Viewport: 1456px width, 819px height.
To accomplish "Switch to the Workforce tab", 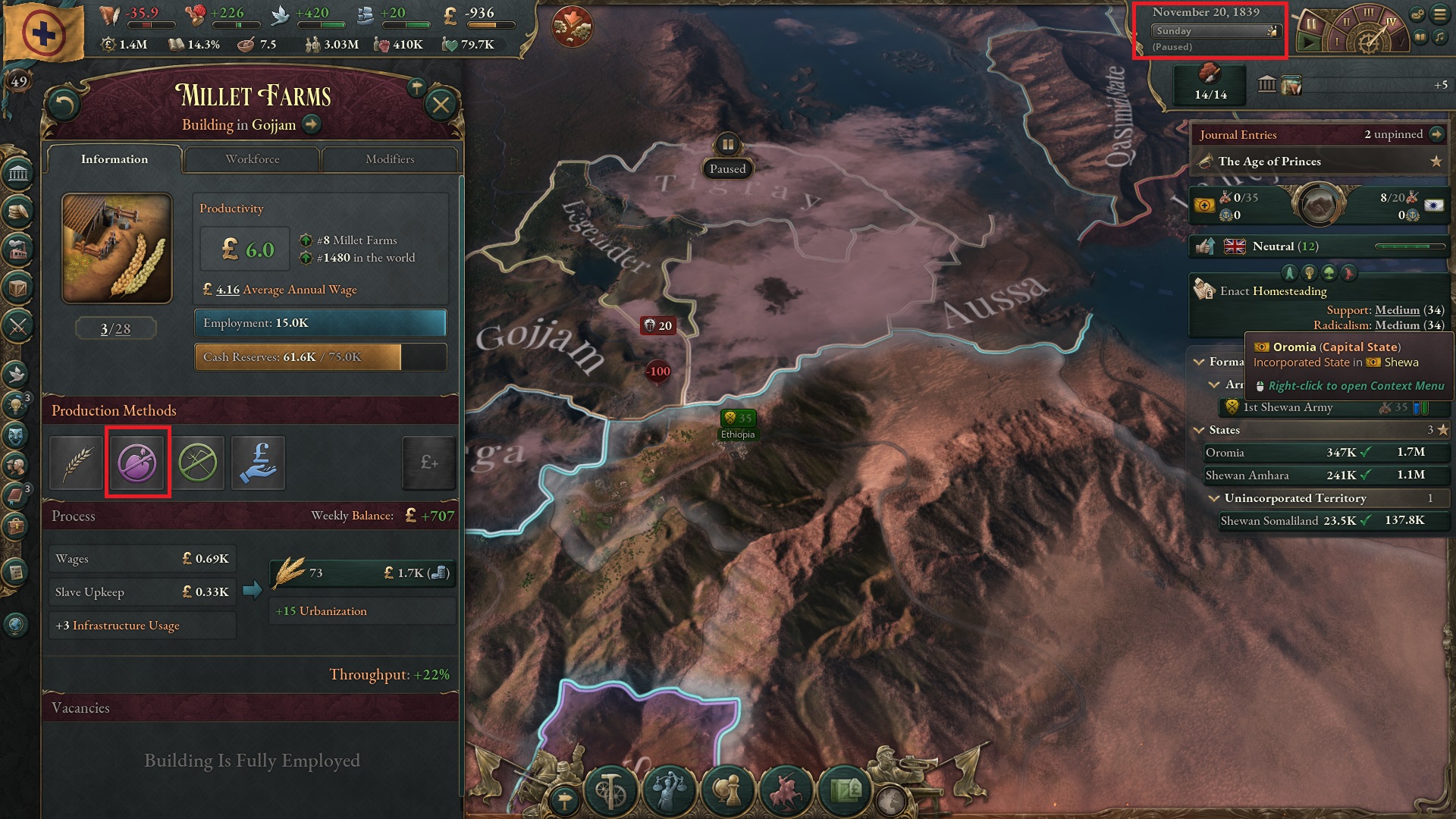I will point(253,159).
